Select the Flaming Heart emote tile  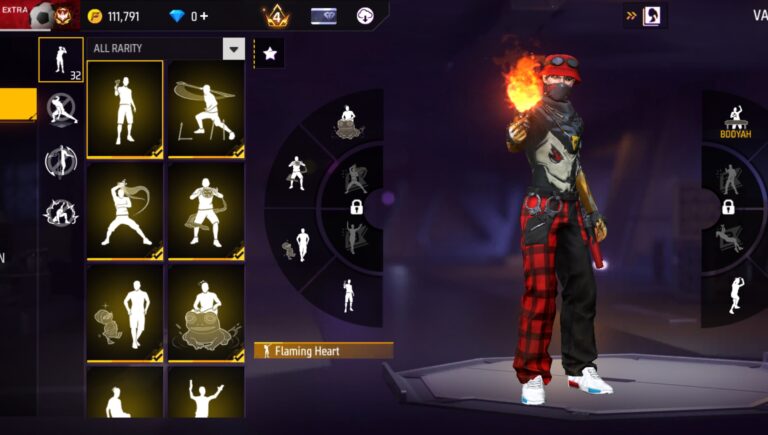point(125,108)
